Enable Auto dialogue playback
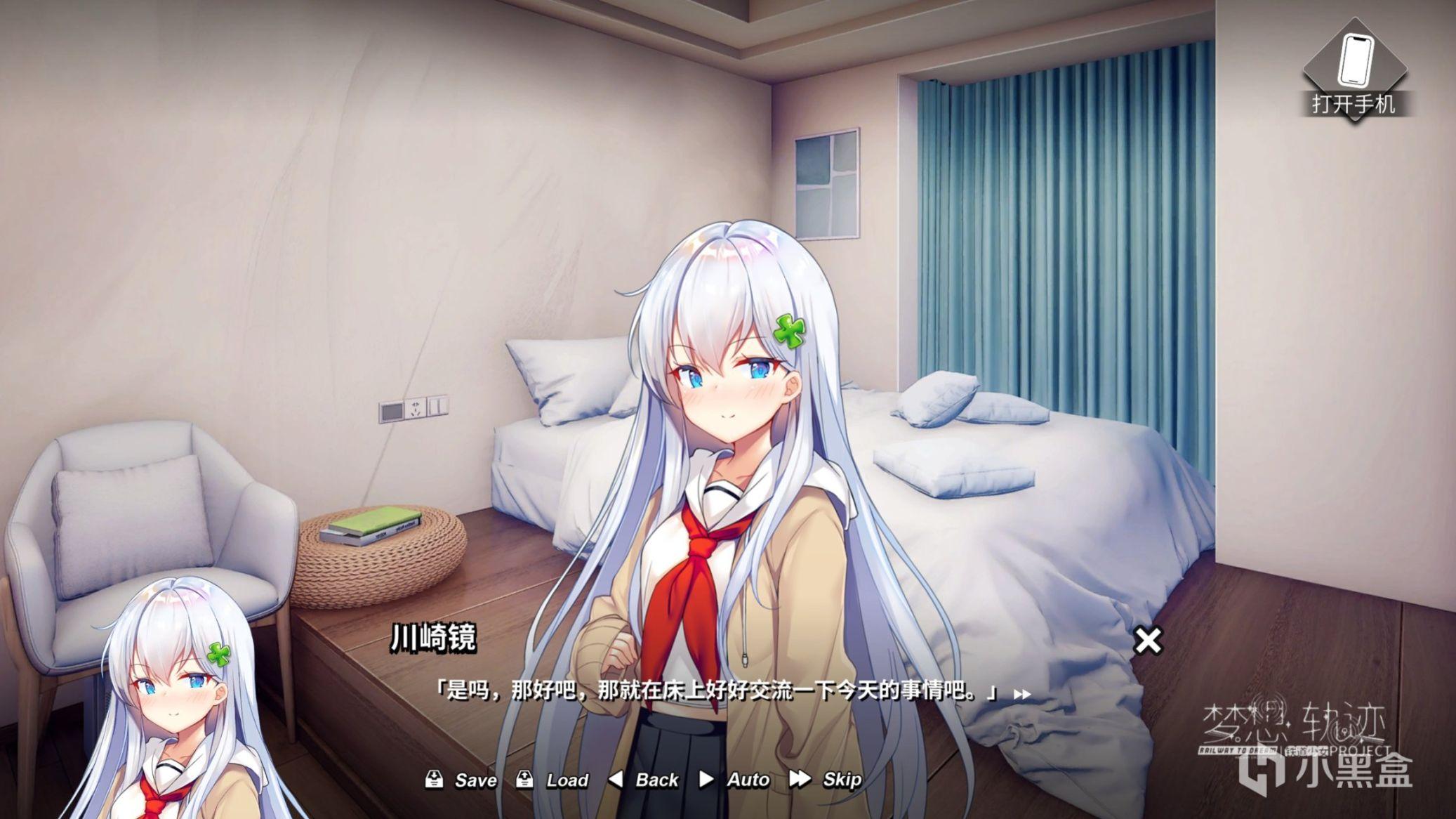Screen dimensions: 1456x819 tap(734, 780)
